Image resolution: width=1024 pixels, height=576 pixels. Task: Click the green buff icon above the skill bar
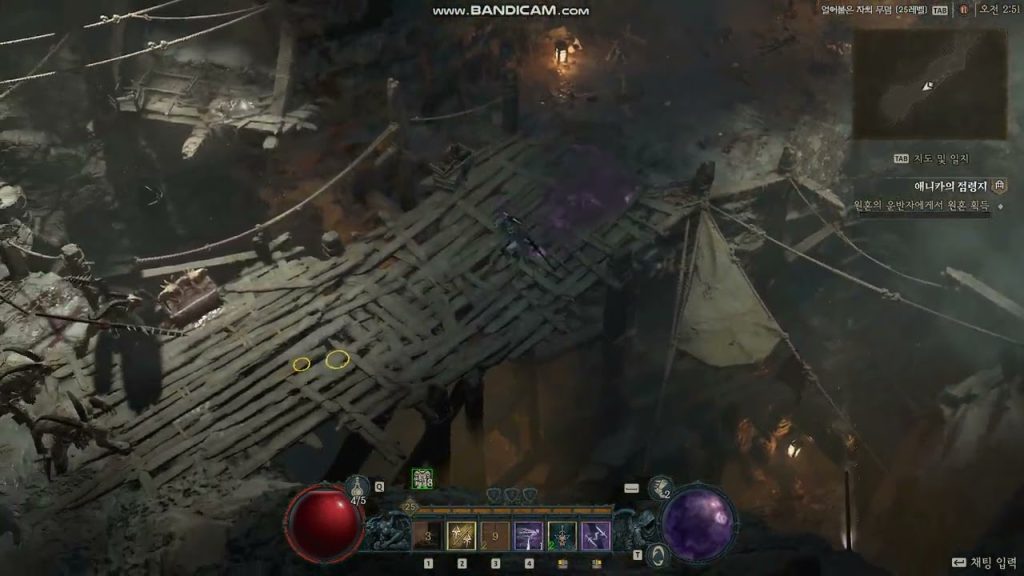click(422, 480)
